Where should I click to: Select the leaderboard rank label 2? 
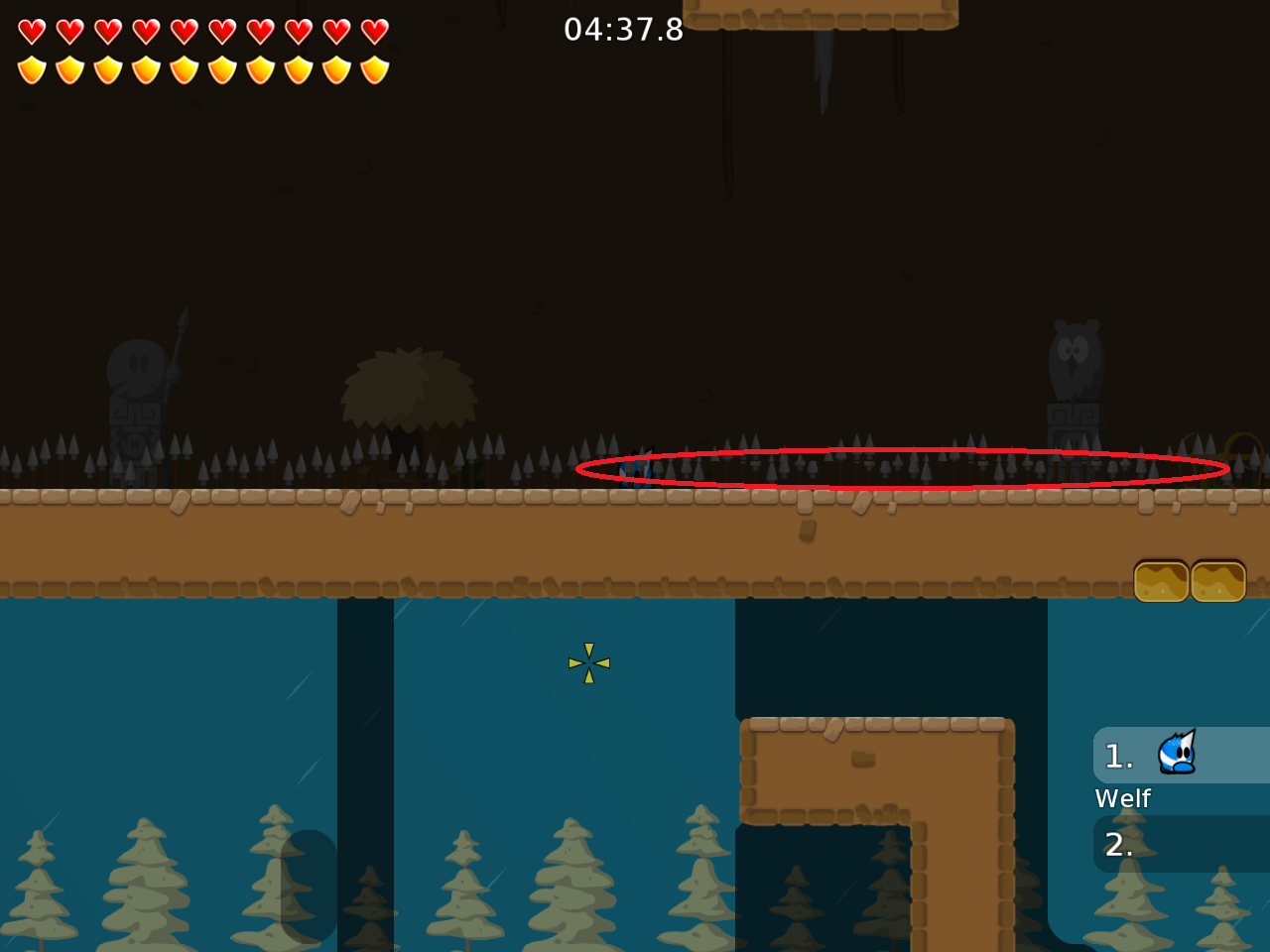[x=1118, y=845]
